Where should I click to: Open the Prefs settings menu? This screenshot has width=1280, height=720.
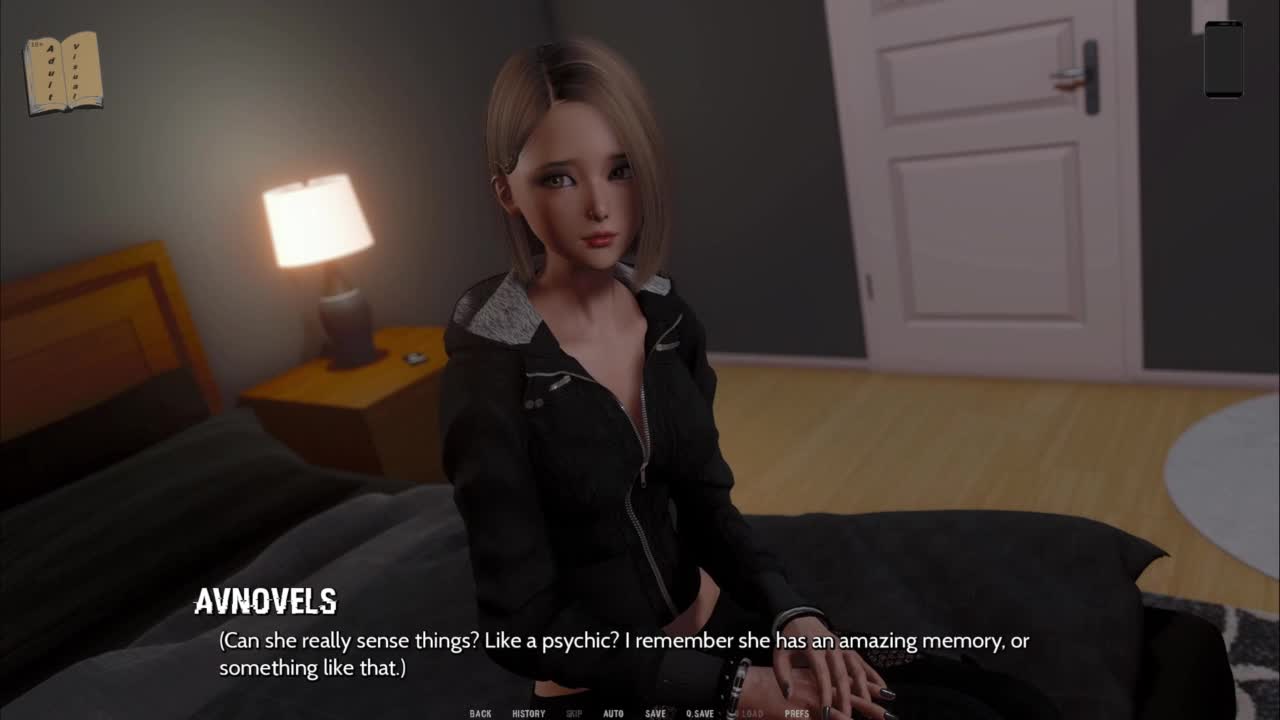pyautogui.click(x=797, y=713)
